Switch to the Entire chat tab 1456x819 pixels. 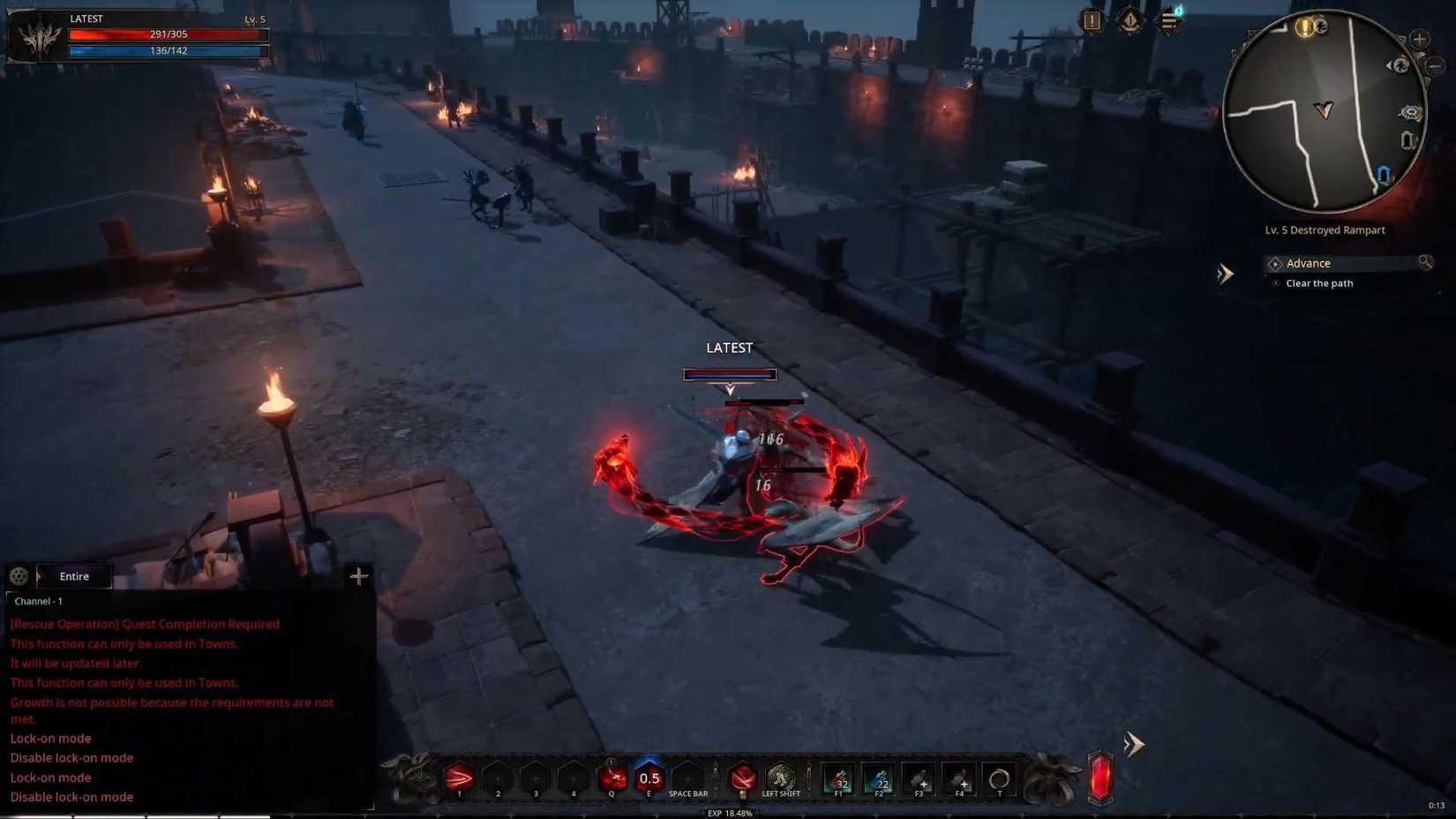tap(73, 576)
